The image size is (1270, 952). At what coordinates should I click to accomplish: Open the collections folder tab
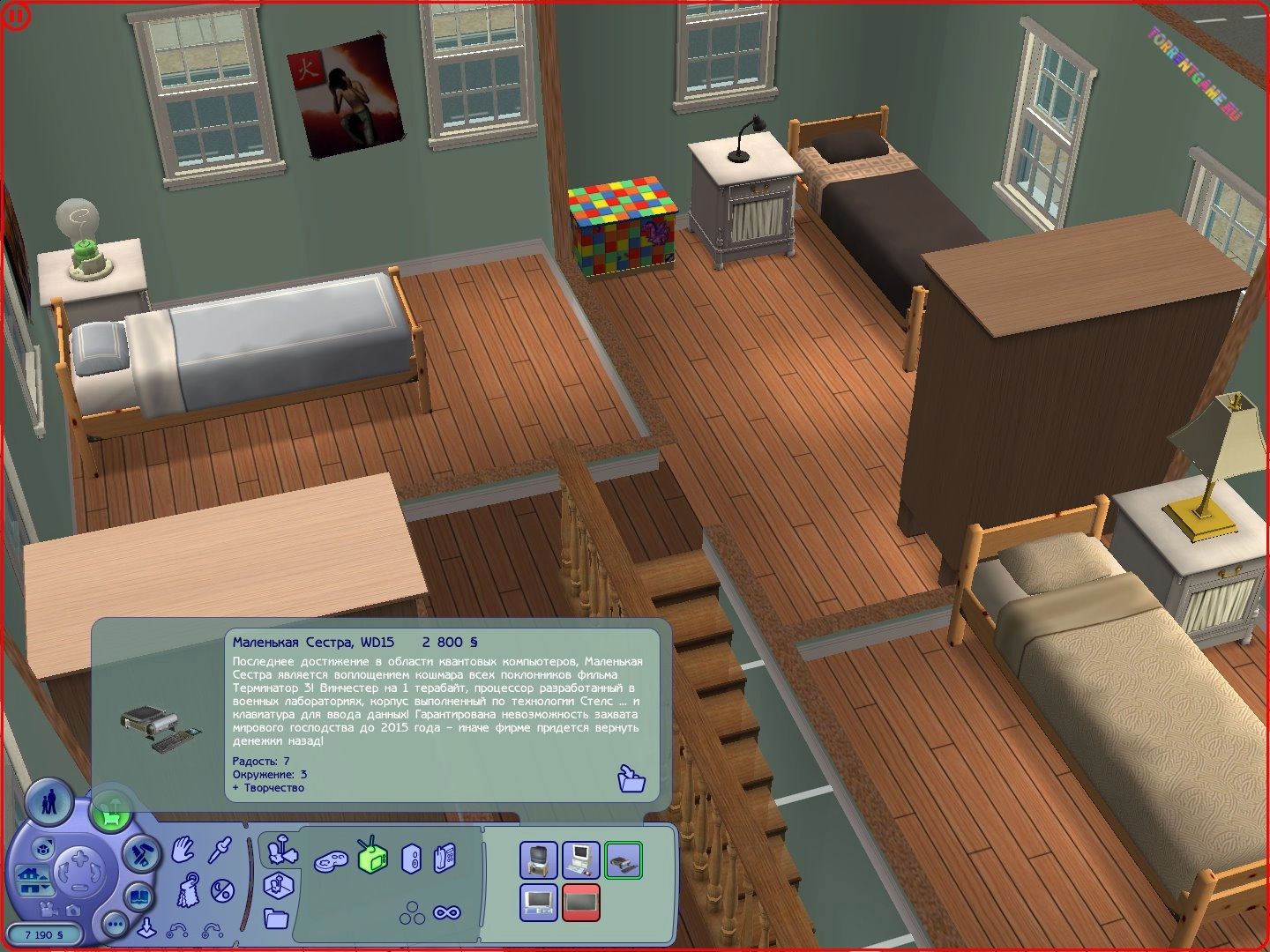pos(275,919)
